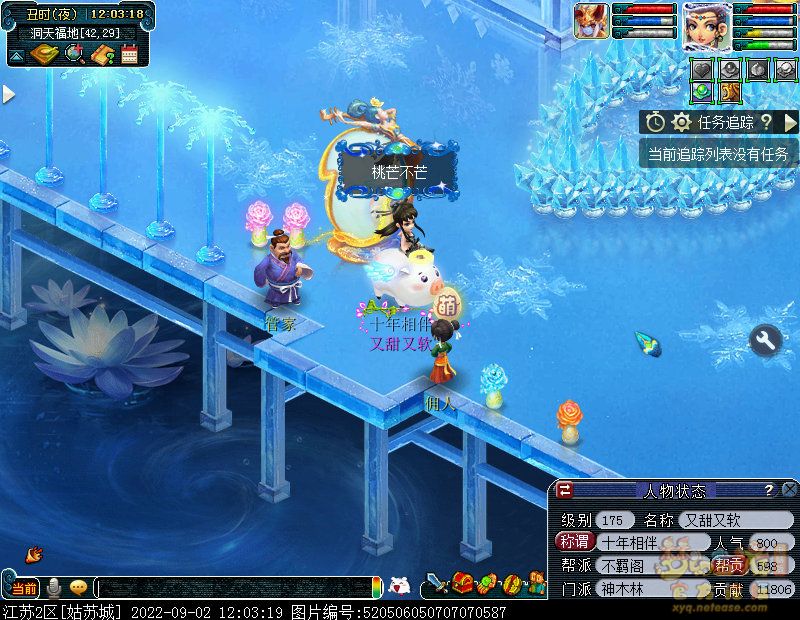Click the quest tracker stopwatch icon

(655, 122)
